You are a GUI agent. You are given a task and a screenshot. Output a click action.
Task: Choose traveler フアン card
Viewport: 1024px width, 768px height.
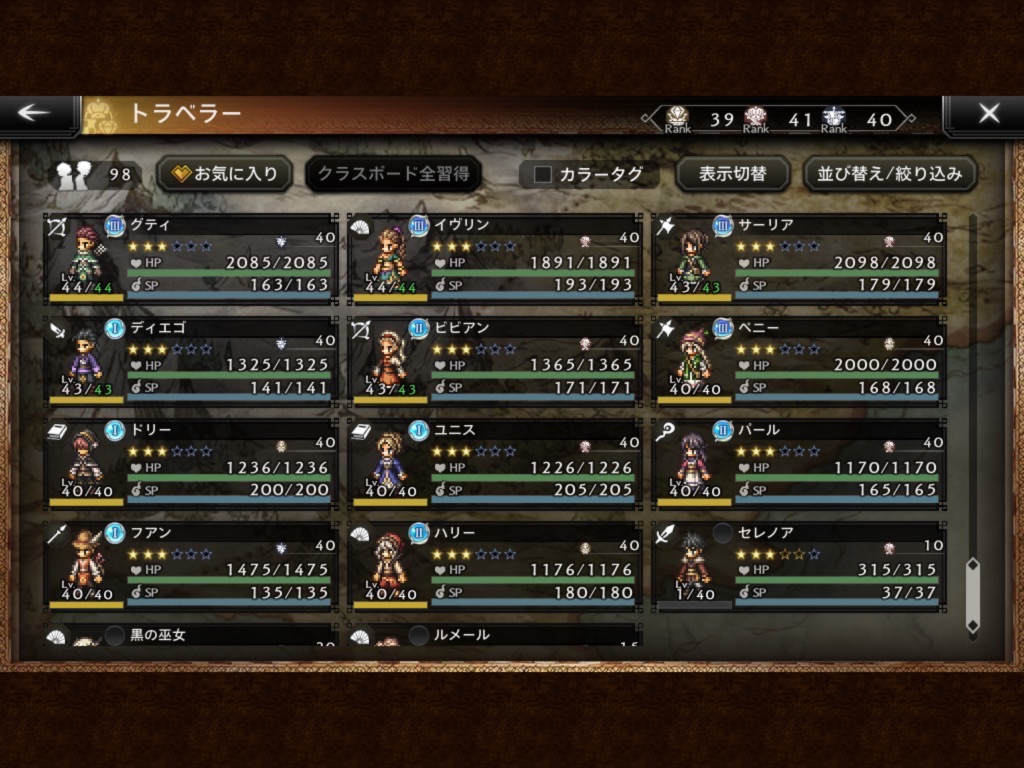point(192,564)
